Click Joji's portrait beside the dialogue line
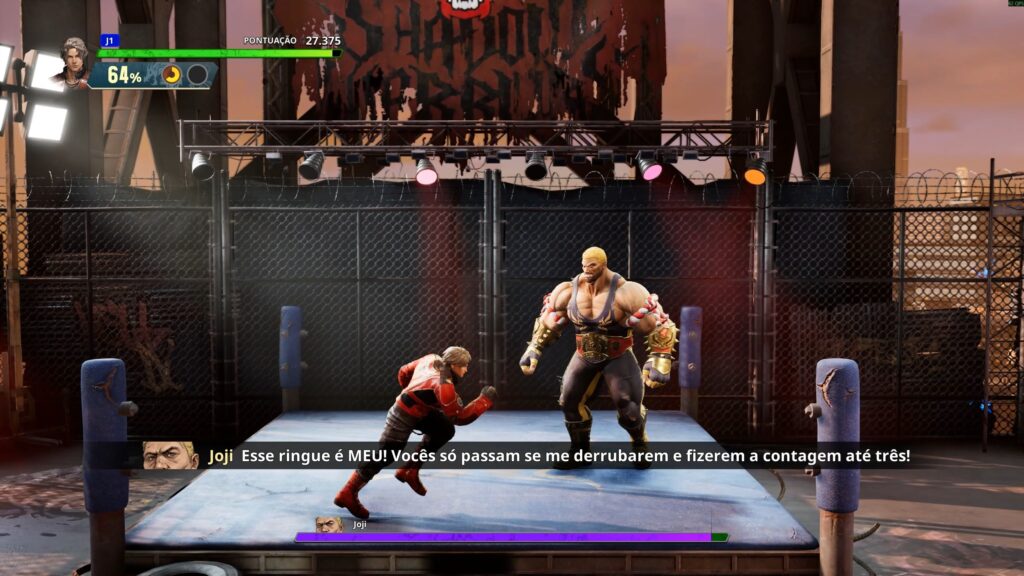 [x=170, y=456]
